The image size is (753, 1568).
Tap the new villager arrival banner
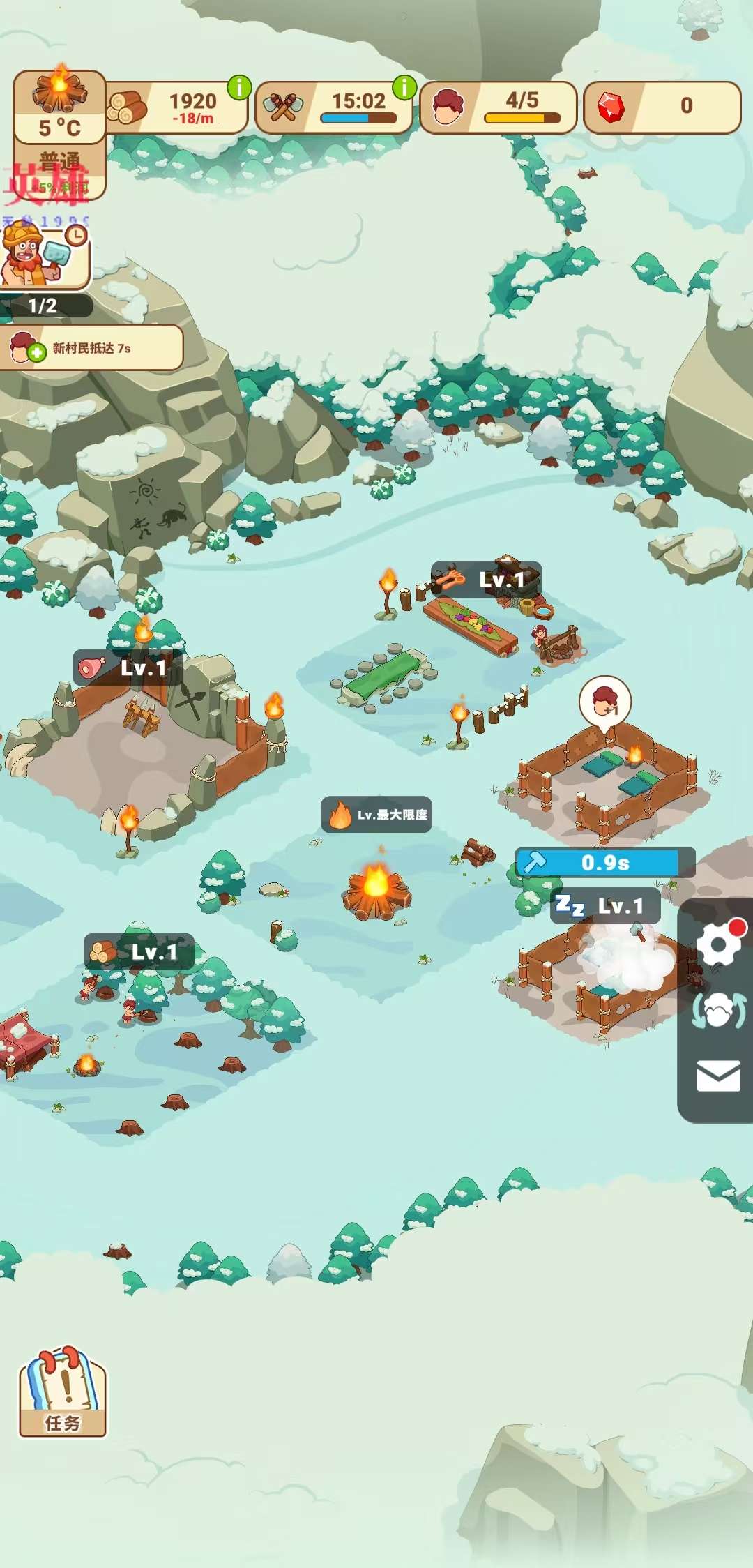coord(91,347)
